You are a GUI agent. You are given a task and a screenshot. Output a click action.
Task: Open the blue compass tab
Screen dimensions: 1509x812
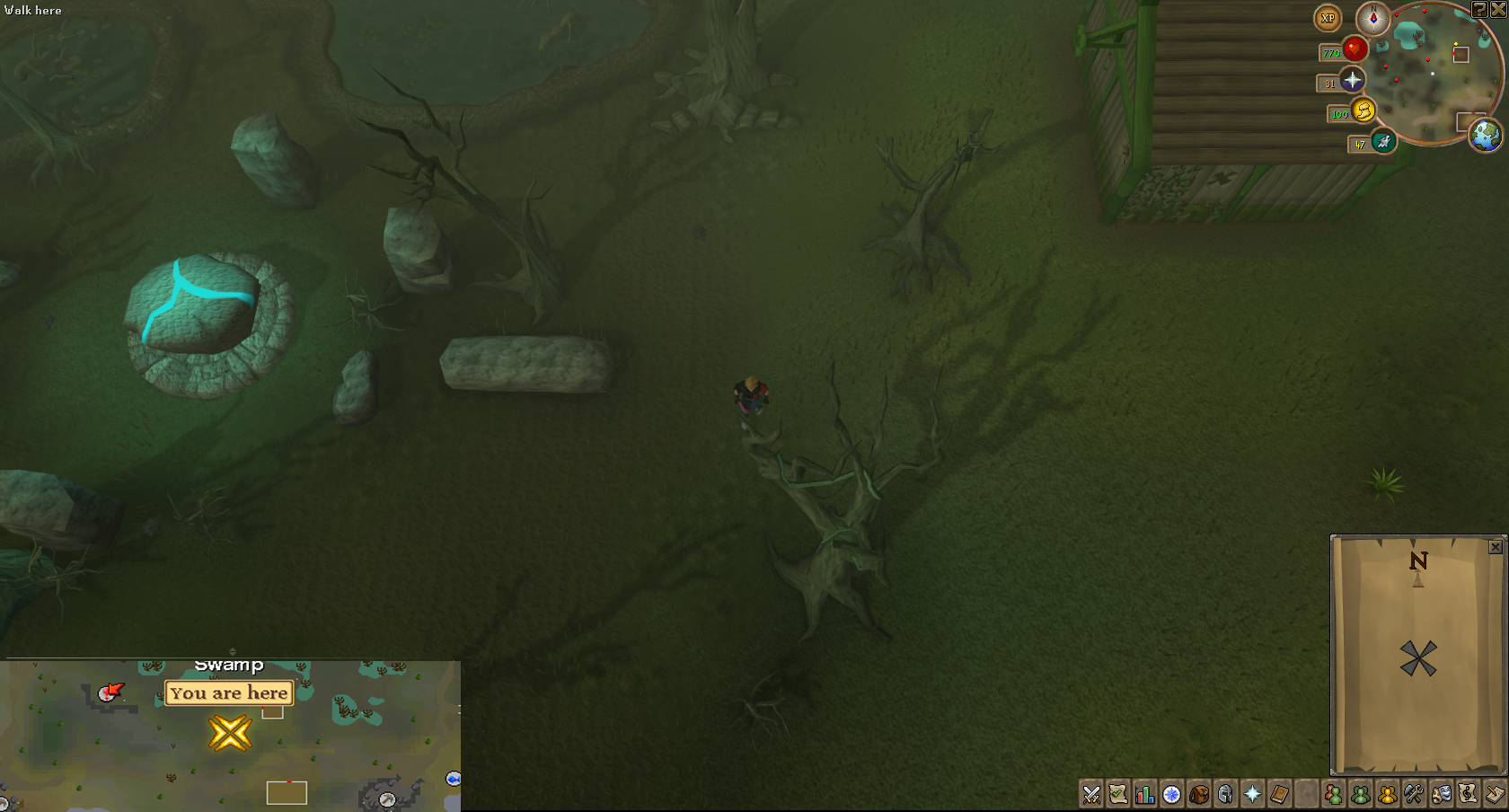(1172, 794)
